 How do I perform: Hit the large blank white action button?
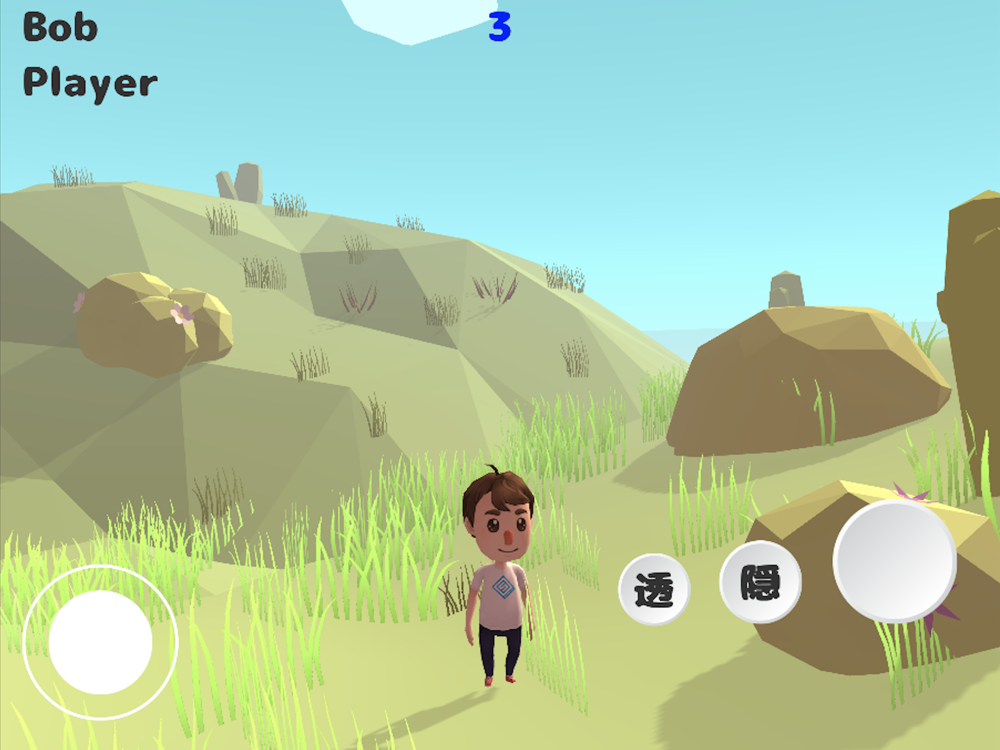894,561
